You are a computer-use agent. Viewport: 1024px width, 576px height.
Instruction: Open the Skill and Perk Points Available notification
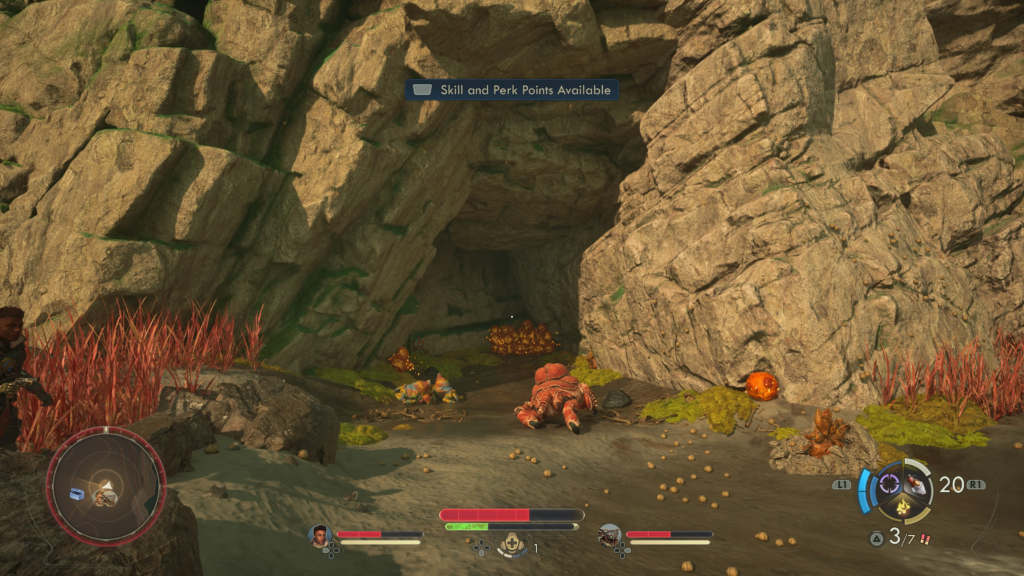coord(511,90)
